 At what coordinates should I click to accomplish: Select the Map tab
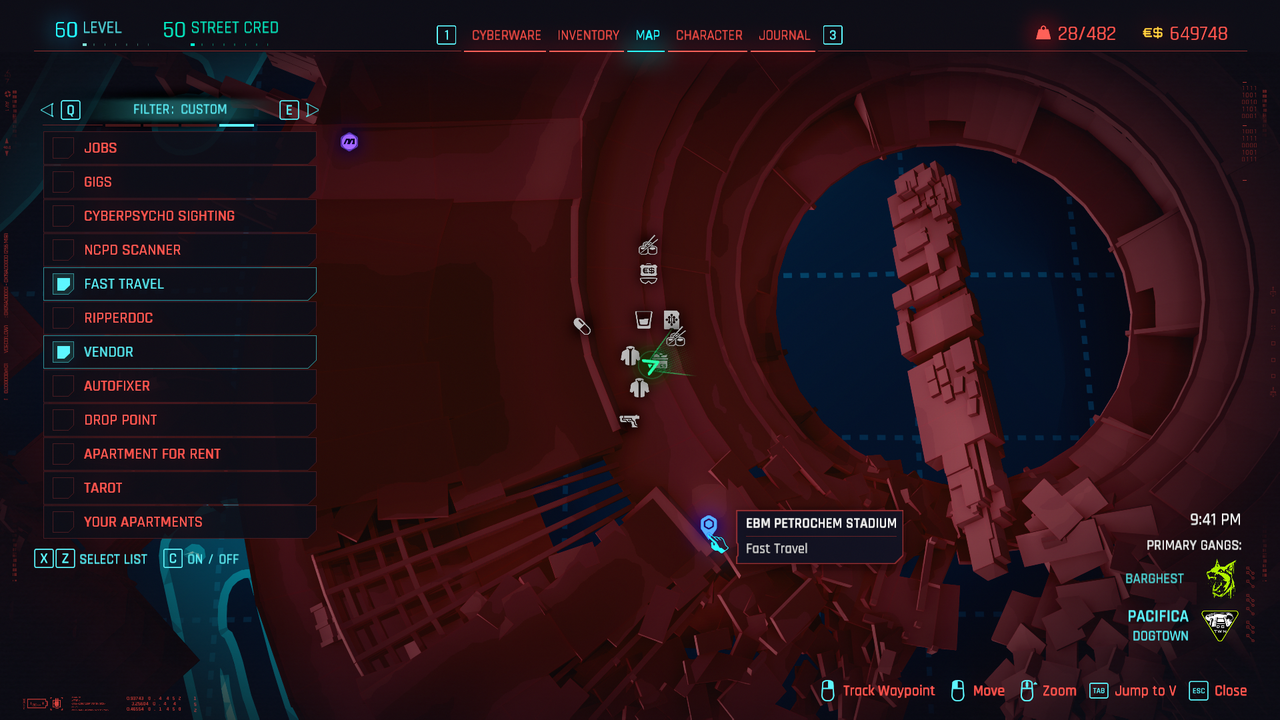pyautogui.click(x=647, y=35)
